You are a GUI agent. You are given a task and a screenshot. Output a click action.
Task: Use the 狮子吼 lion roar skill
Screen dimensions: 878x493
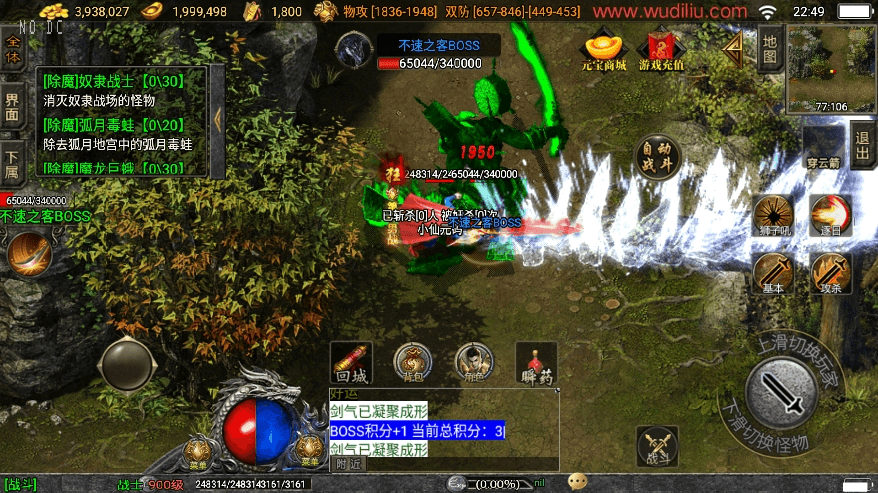(x=772, y=215)
